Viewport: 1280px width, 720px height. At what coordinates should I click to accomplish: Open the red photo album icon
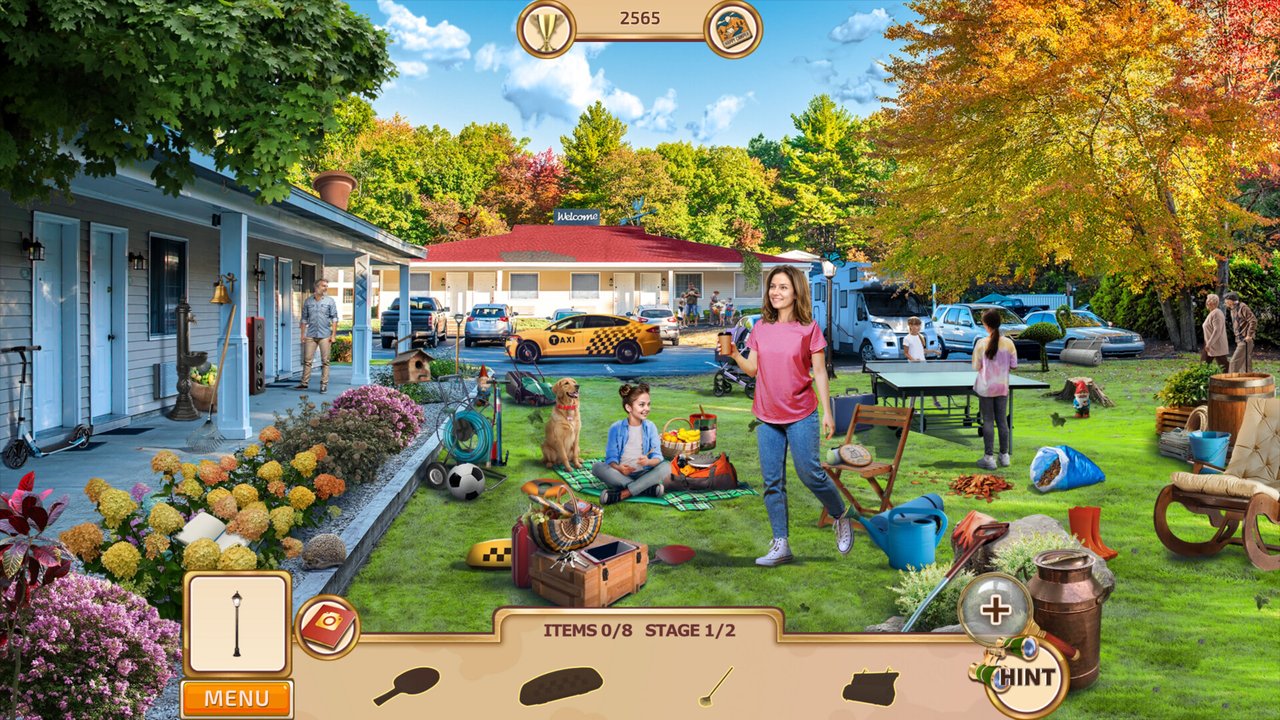coord(327,628)
